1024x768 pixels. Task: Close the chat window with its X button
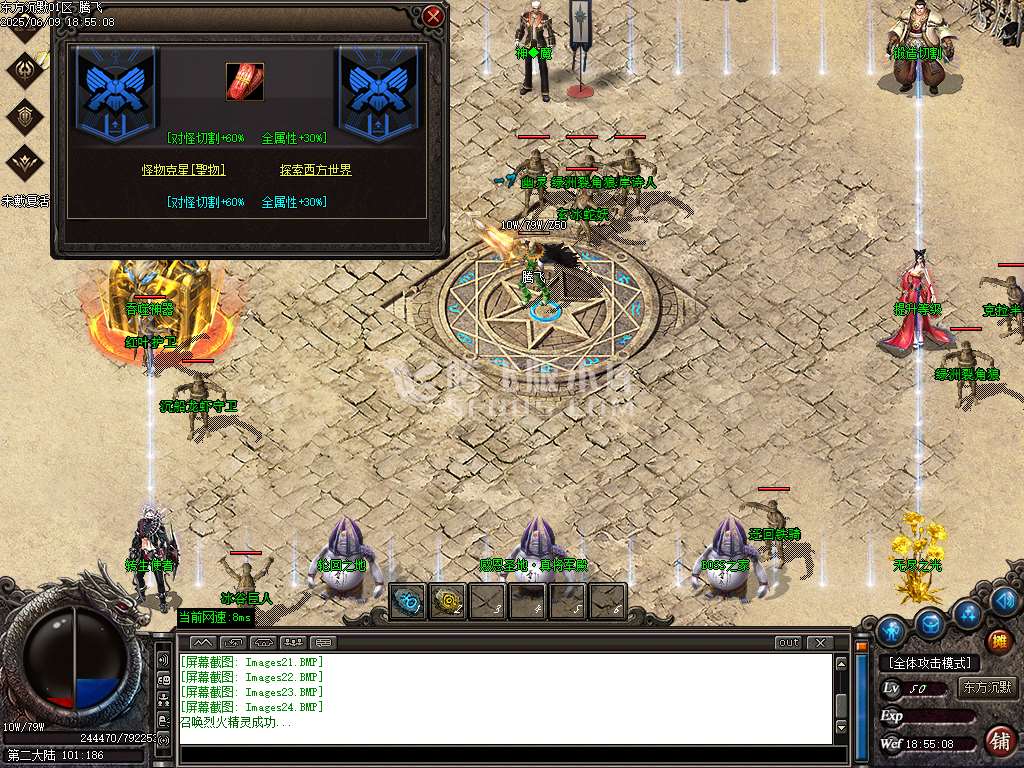pos(819,642)
